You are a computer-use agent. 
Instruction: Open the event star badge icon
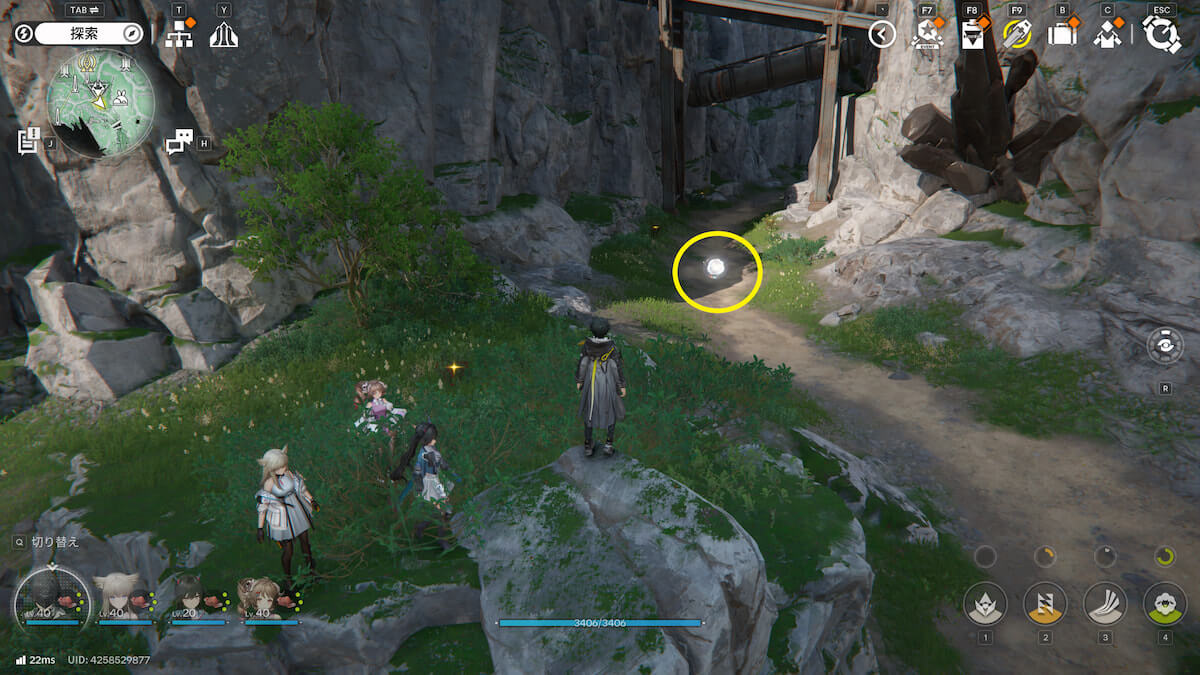927,35
